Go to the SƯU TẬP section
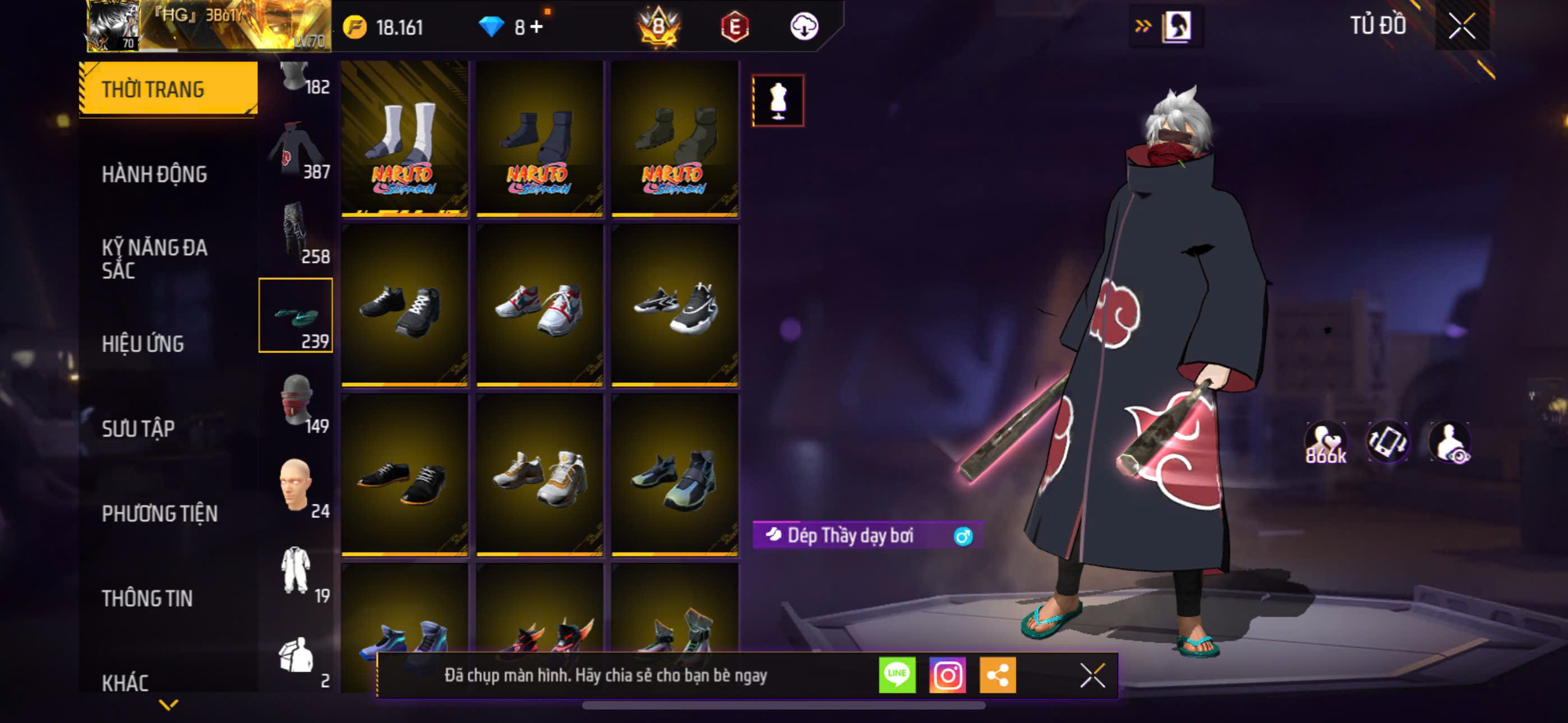 (x=138, y=428)
